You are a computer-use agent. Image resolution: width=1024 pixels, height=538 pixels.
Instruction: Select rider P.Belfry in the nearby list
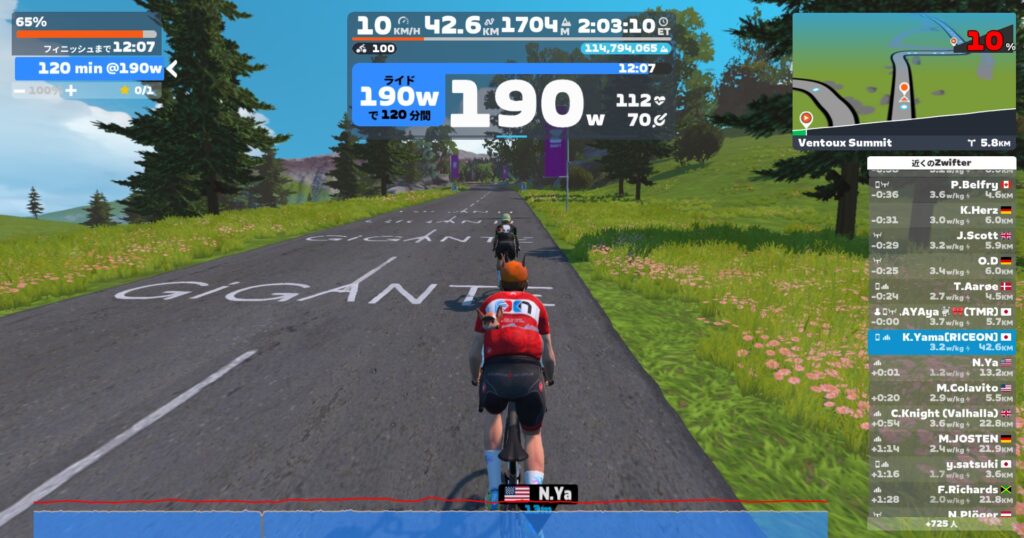[941, 190]
